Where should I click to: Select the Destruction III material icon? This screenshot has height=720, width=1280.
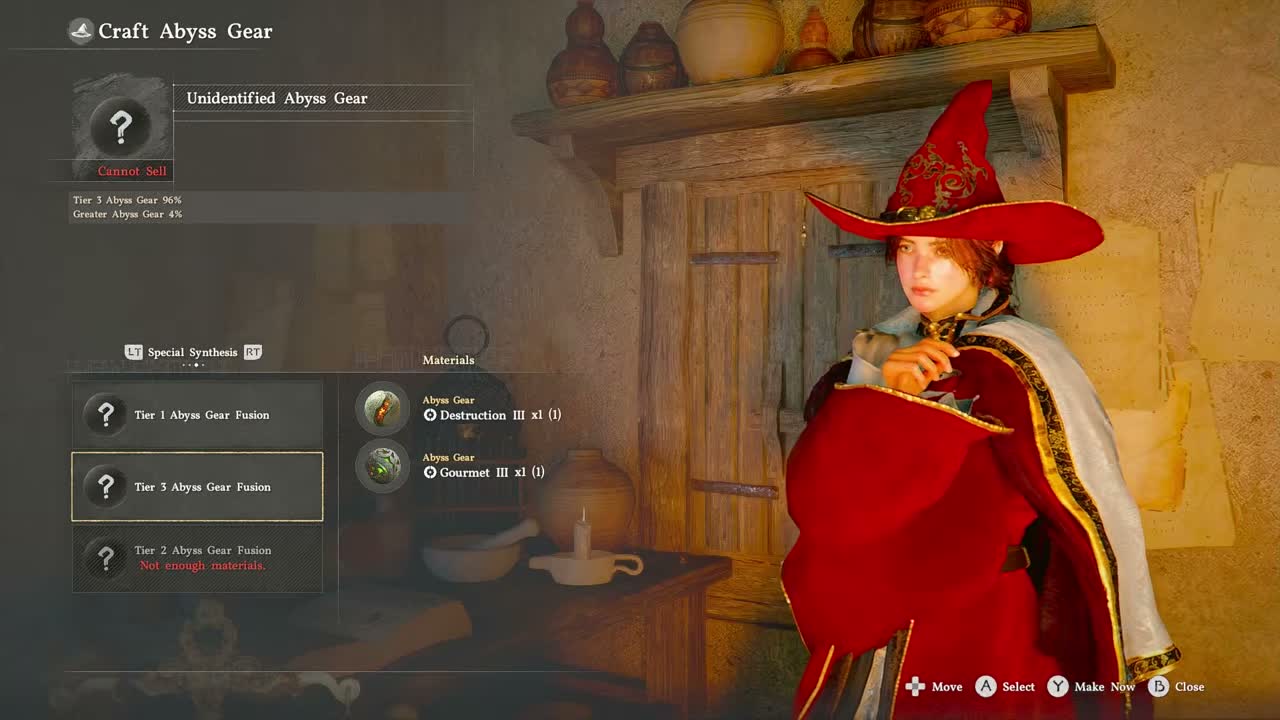[x=382, y=408]
